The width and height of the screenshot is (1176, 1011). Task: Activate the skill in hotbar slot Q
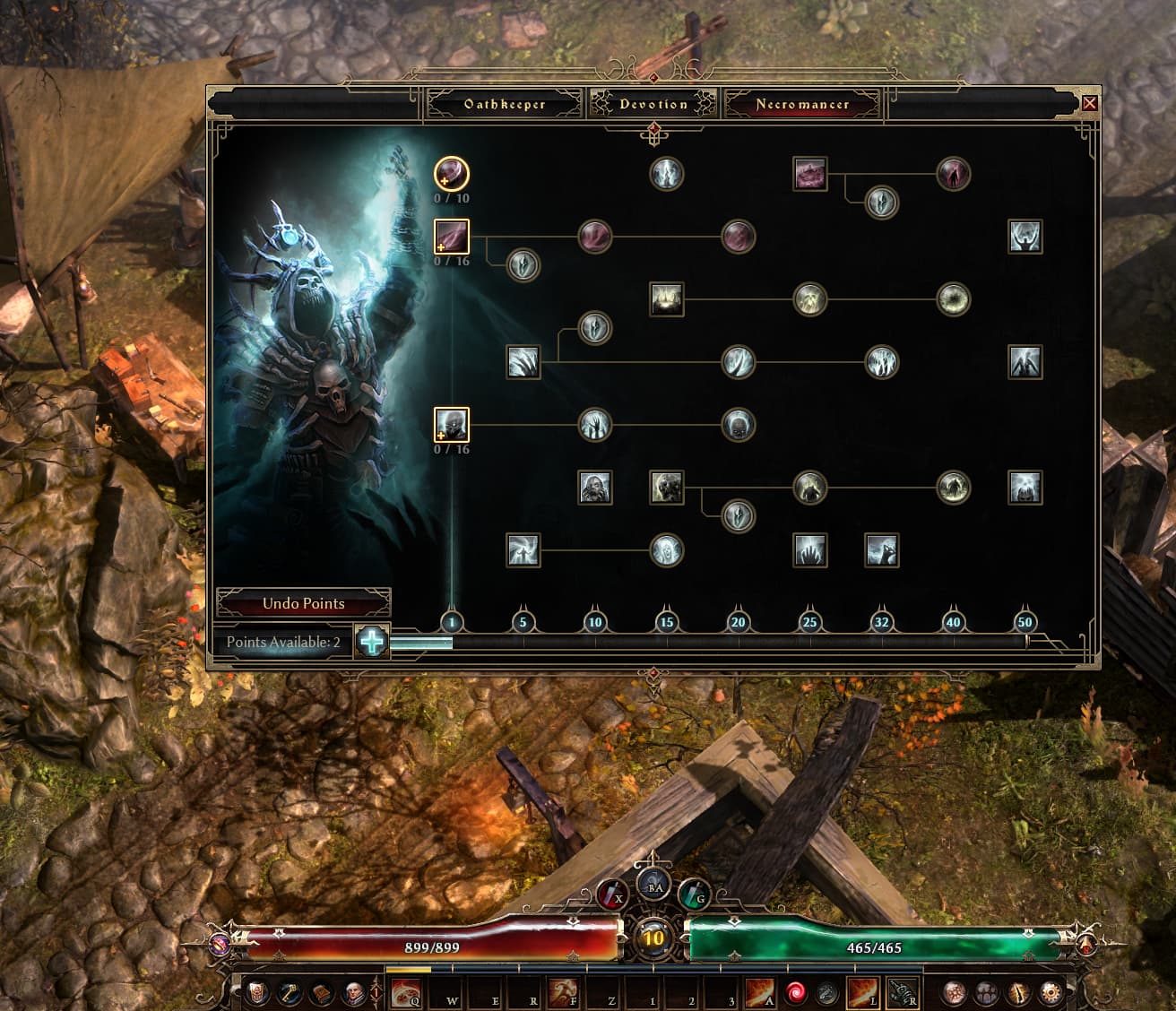405,992
